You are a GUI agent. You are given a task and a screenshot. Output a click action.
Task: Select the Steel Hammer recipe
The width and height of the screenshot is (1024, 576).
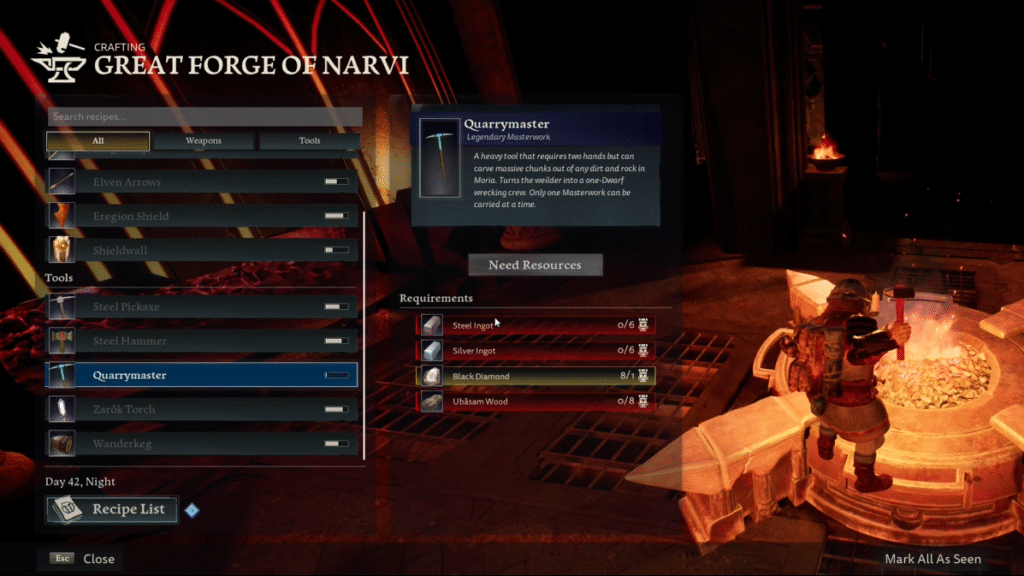point(202,341)
